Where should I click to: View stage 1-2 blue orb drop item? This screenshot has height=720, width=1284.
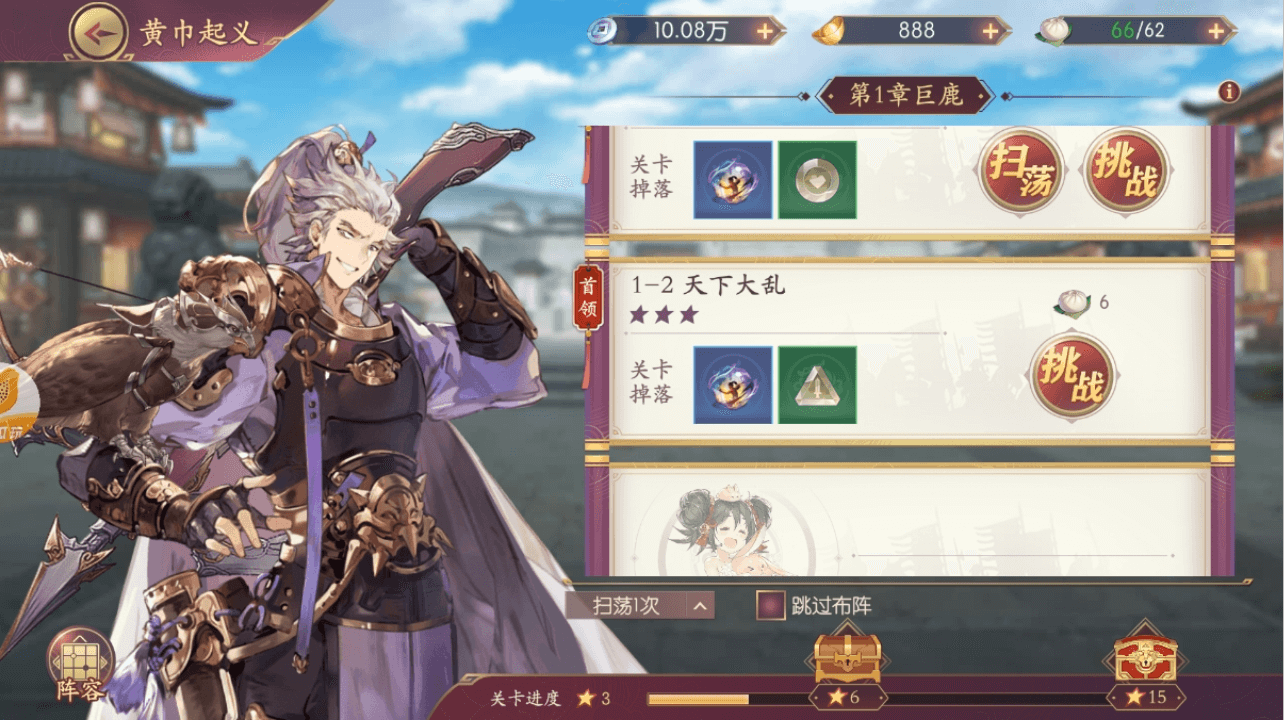click(732, 385)
